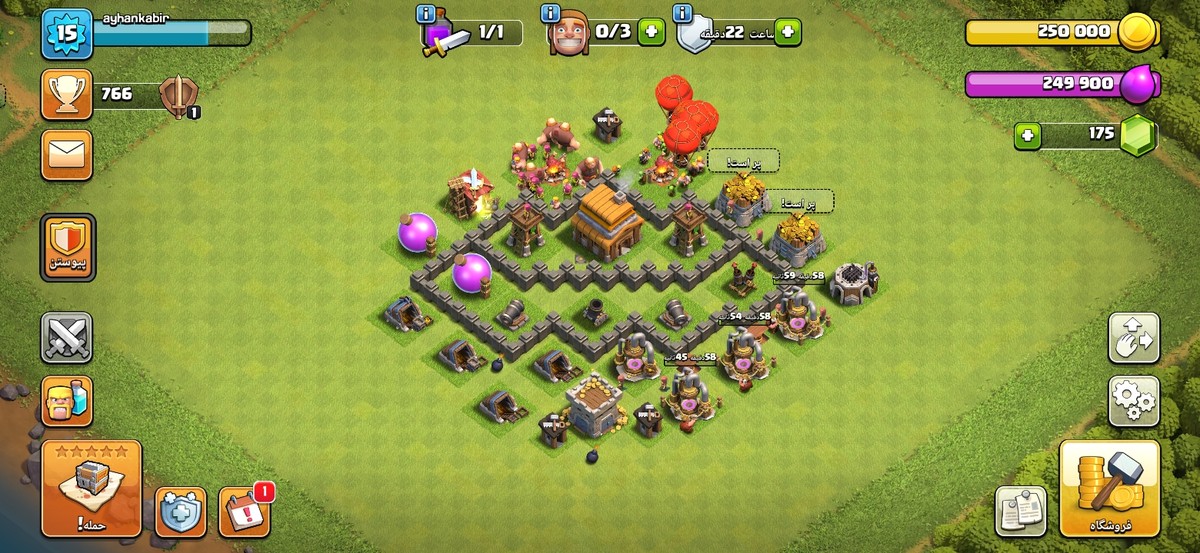Add a builder with the green plus

pos(652,32)
